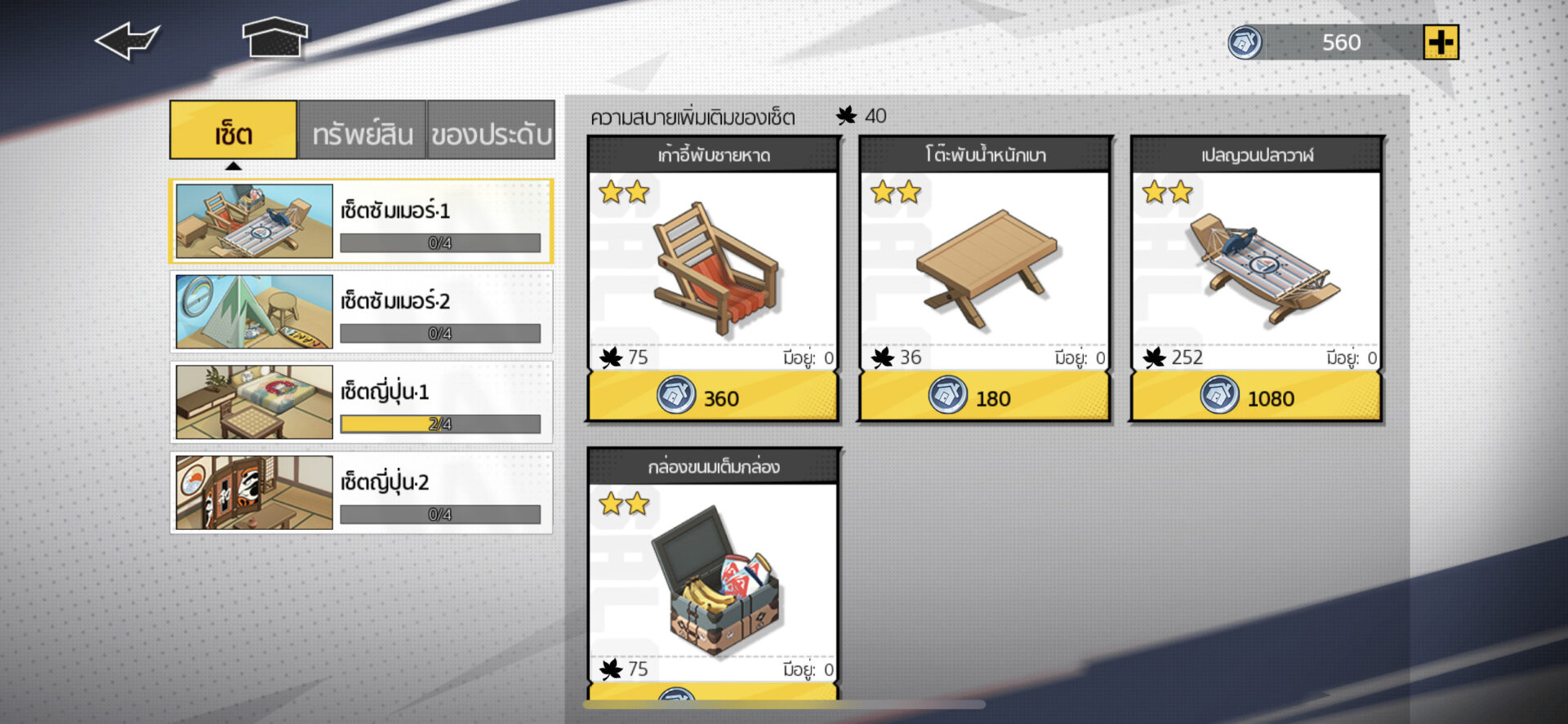This screenshot has height=724, width=1568.
Task: Buy the lightweight folding table for 180
Action: 983,397
